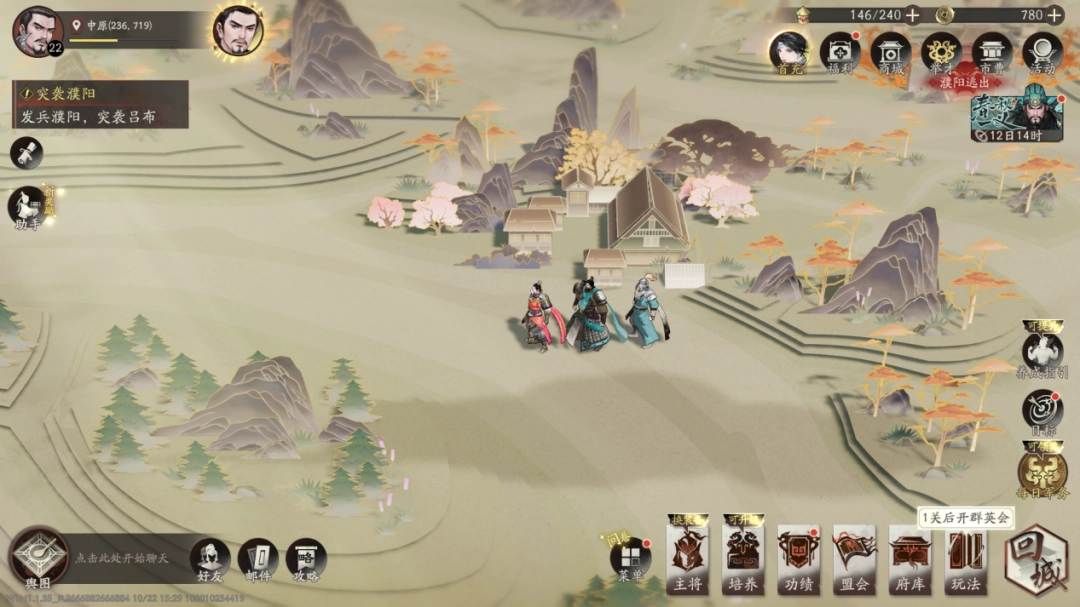The width and height of the screenshot is (1080, 607).
Task: Click the plus button beside 780 coins
Action: click(x=1057, y=15)
